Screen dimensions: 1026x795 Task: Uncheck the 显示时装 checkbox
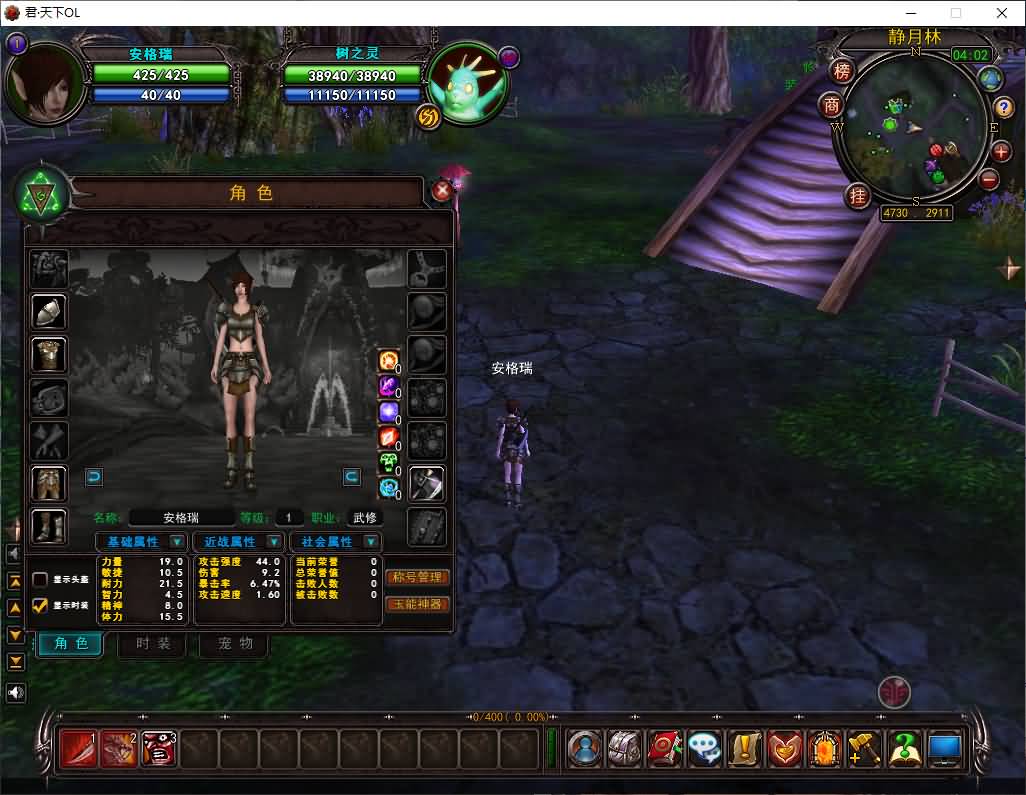(40, 605)
